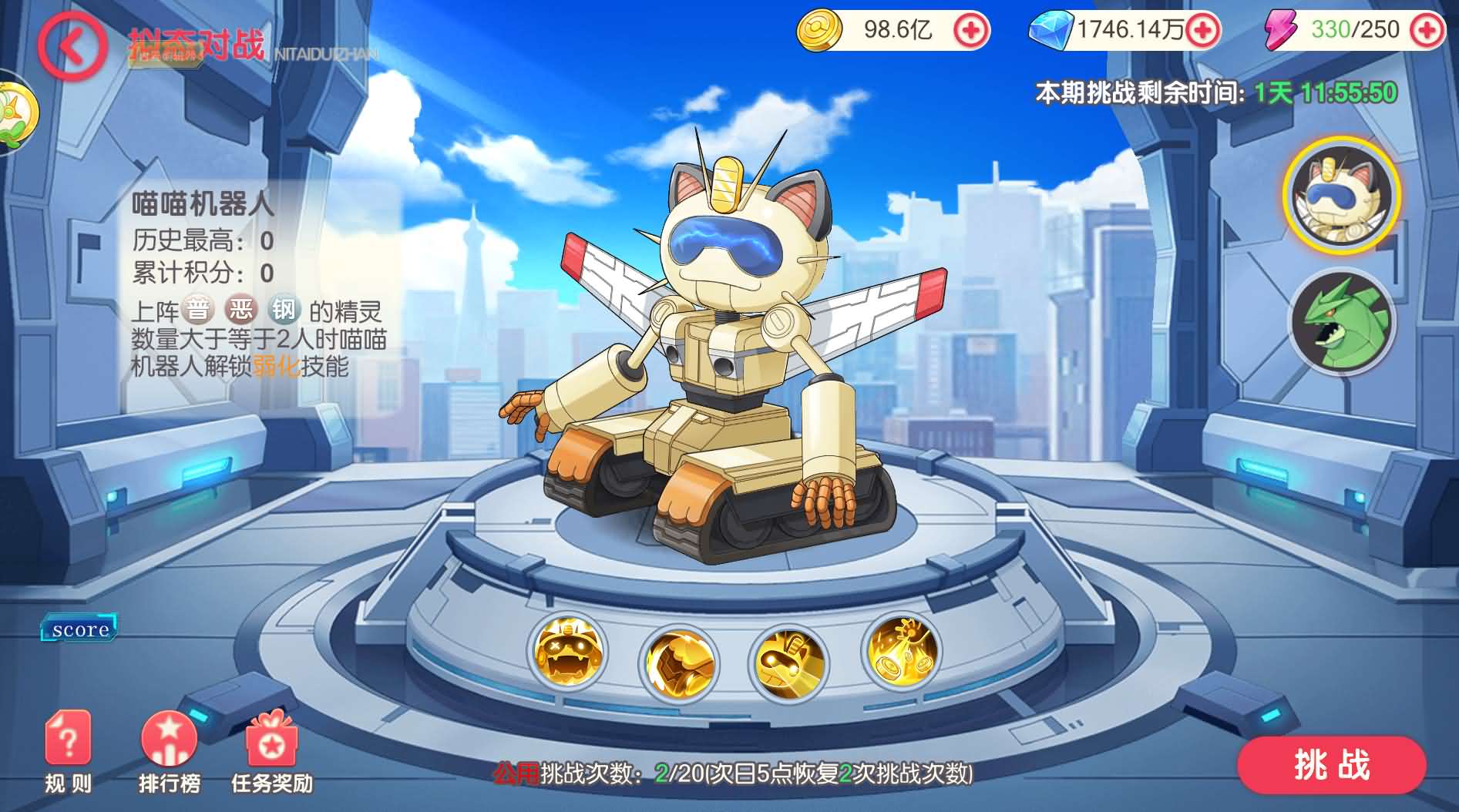
Task: Select the Meowth robot boss portrait
Action: [x=1341, y=195]
